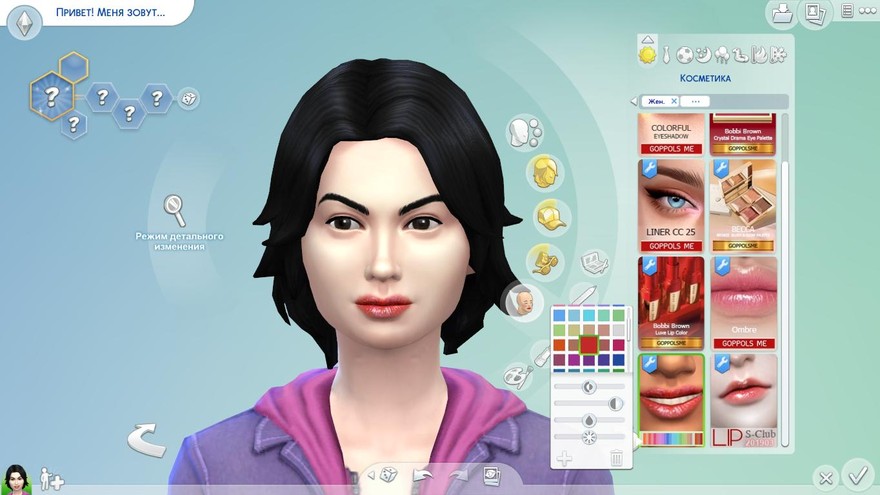This screenshot has height=495, width=880.
Task: Open the hats category cap icon
Action: point(545,215)
